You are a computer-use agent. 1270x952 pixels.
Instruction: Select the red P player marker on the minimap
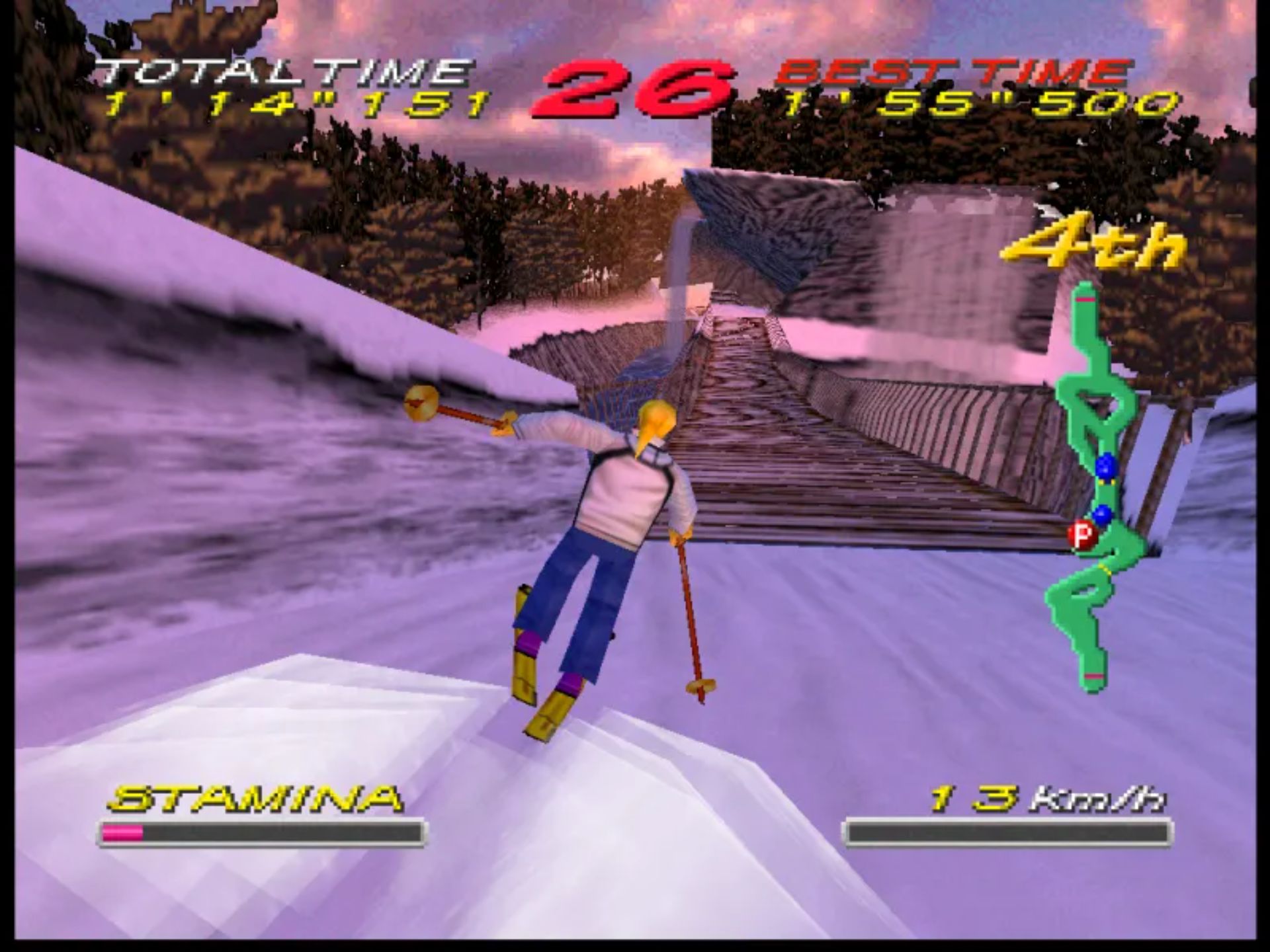pyautogui.click(x=1082, y=534)
